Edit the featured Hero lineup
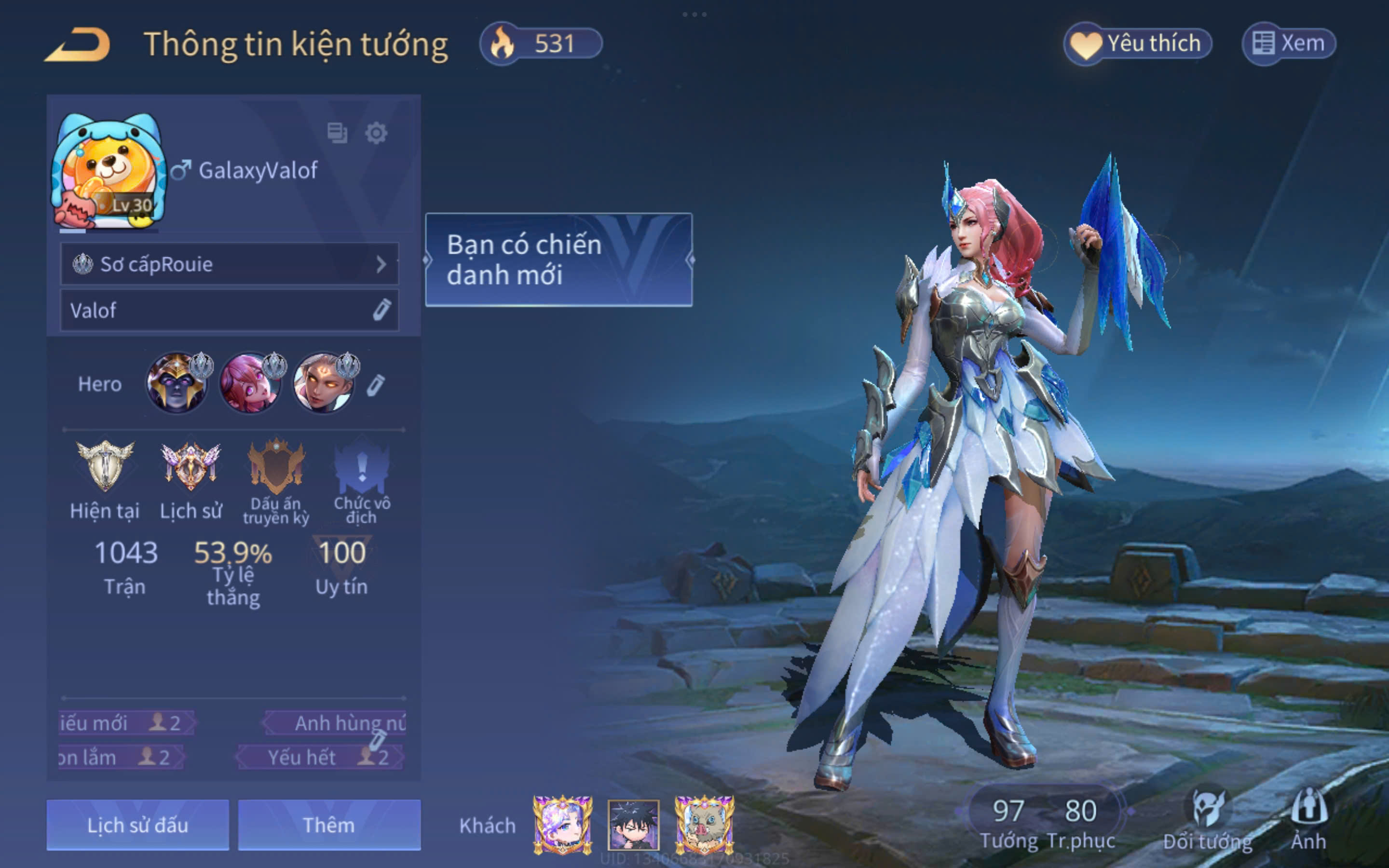Image resolution: width=1389 pixels, height=868 pixels. 376,385
